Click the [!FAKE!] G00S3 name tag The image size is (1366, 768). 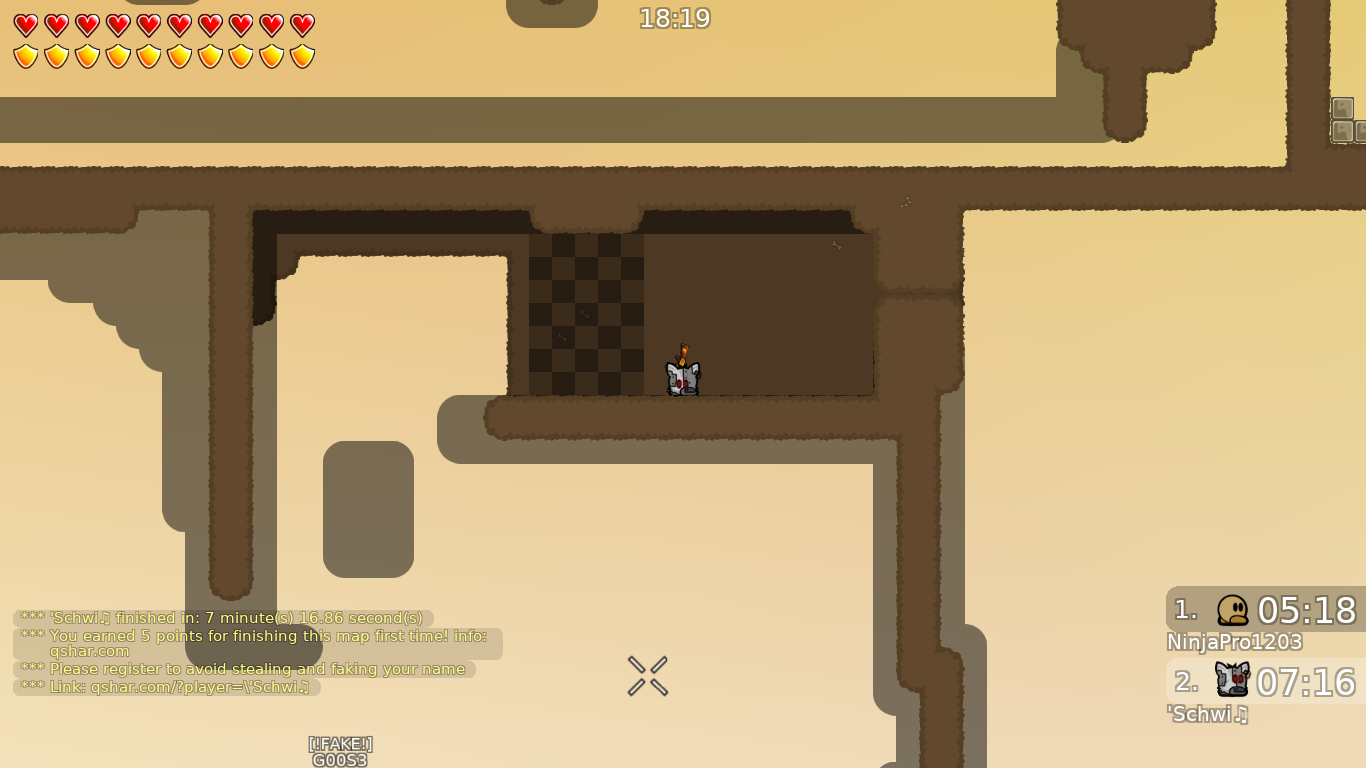click(340, 750)
